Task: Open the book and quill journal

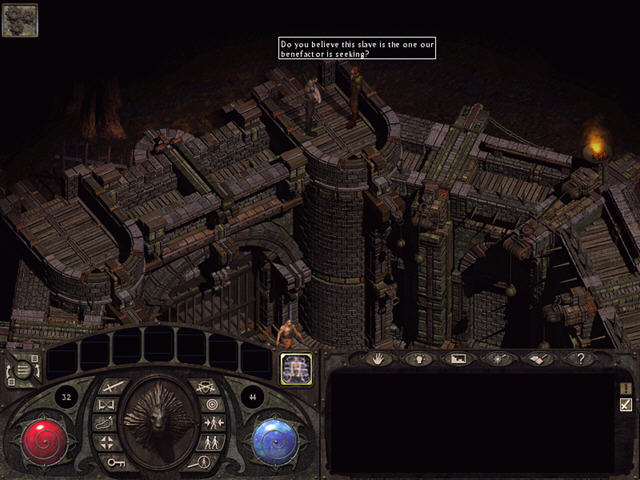Action: pos(538,358)
